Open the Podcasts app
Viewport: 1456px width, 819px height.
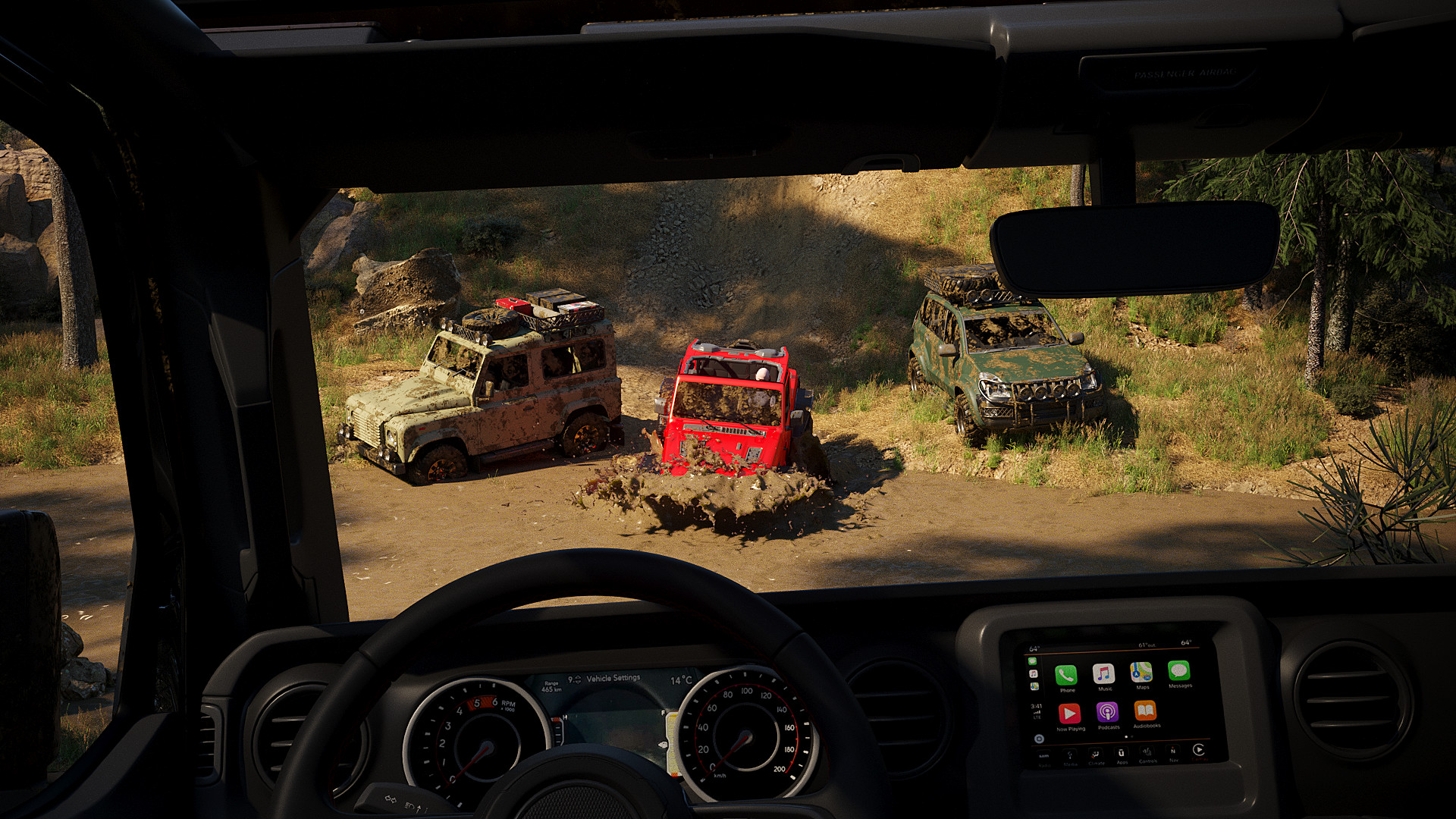[1106, 712]
